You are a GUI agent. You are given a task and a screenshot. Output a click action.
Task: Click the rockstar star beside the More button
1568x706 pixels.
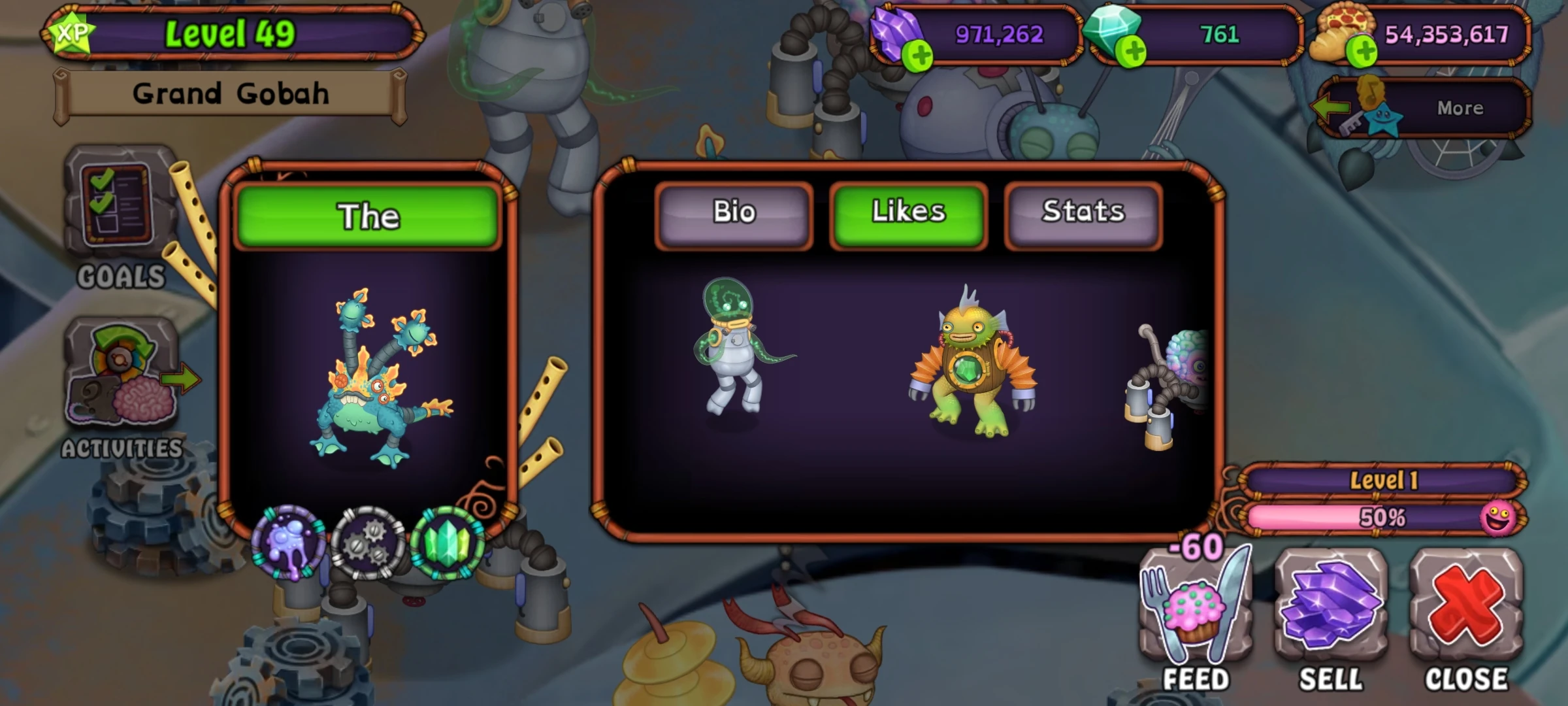[1382, 118]
